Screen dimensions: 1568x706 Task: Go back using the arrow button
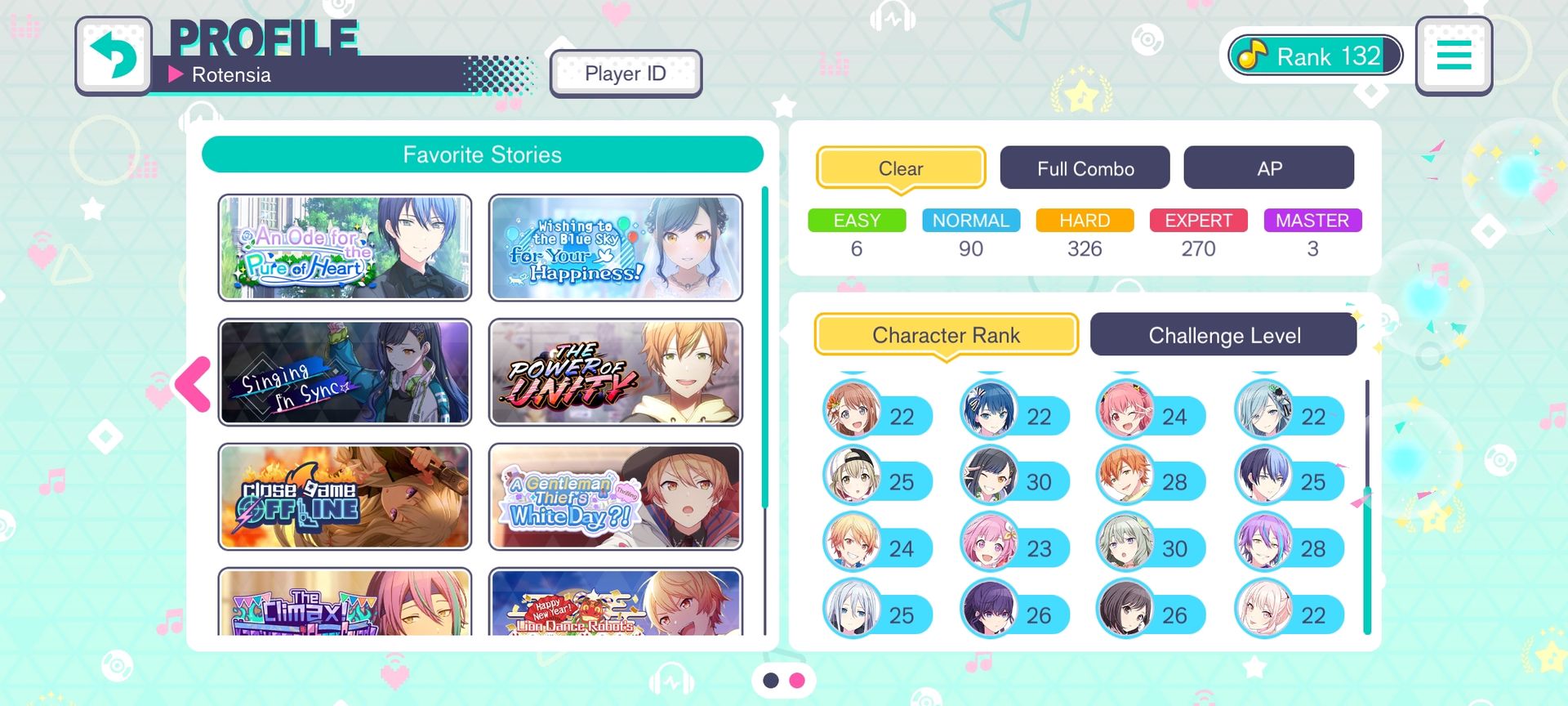tap(114, 56)
